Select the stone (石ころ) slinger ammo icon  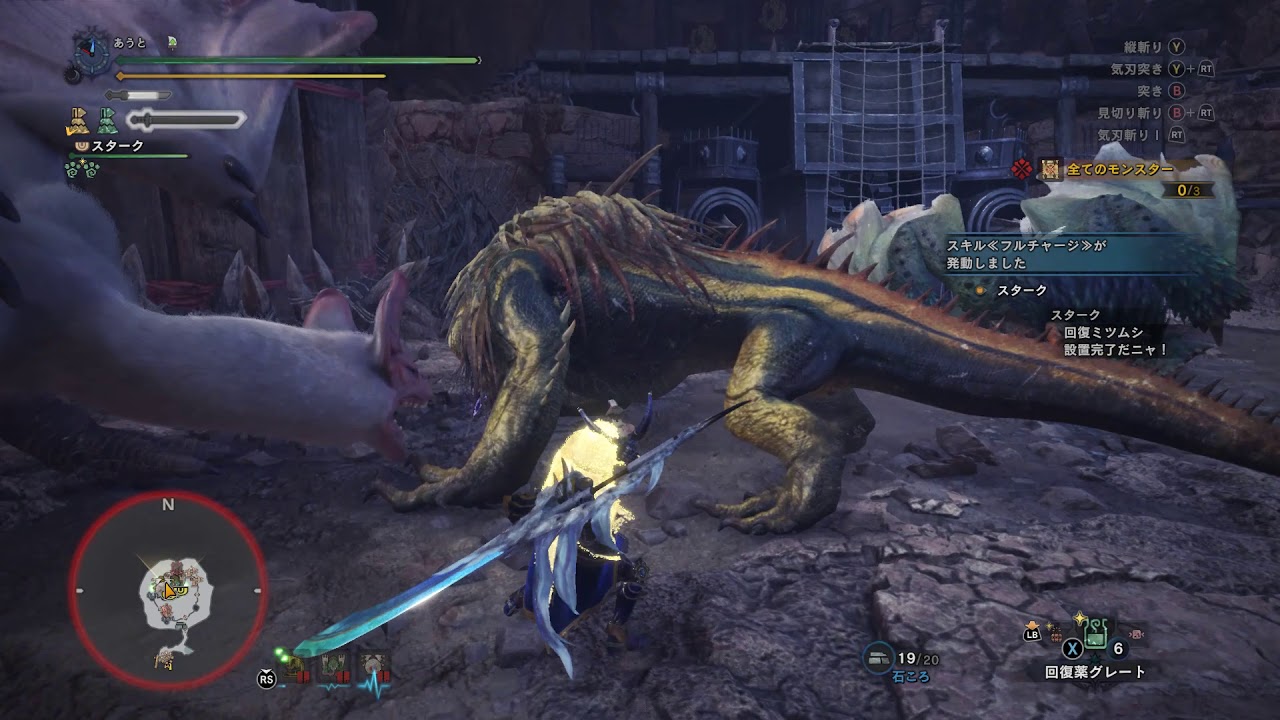[879, 657]
